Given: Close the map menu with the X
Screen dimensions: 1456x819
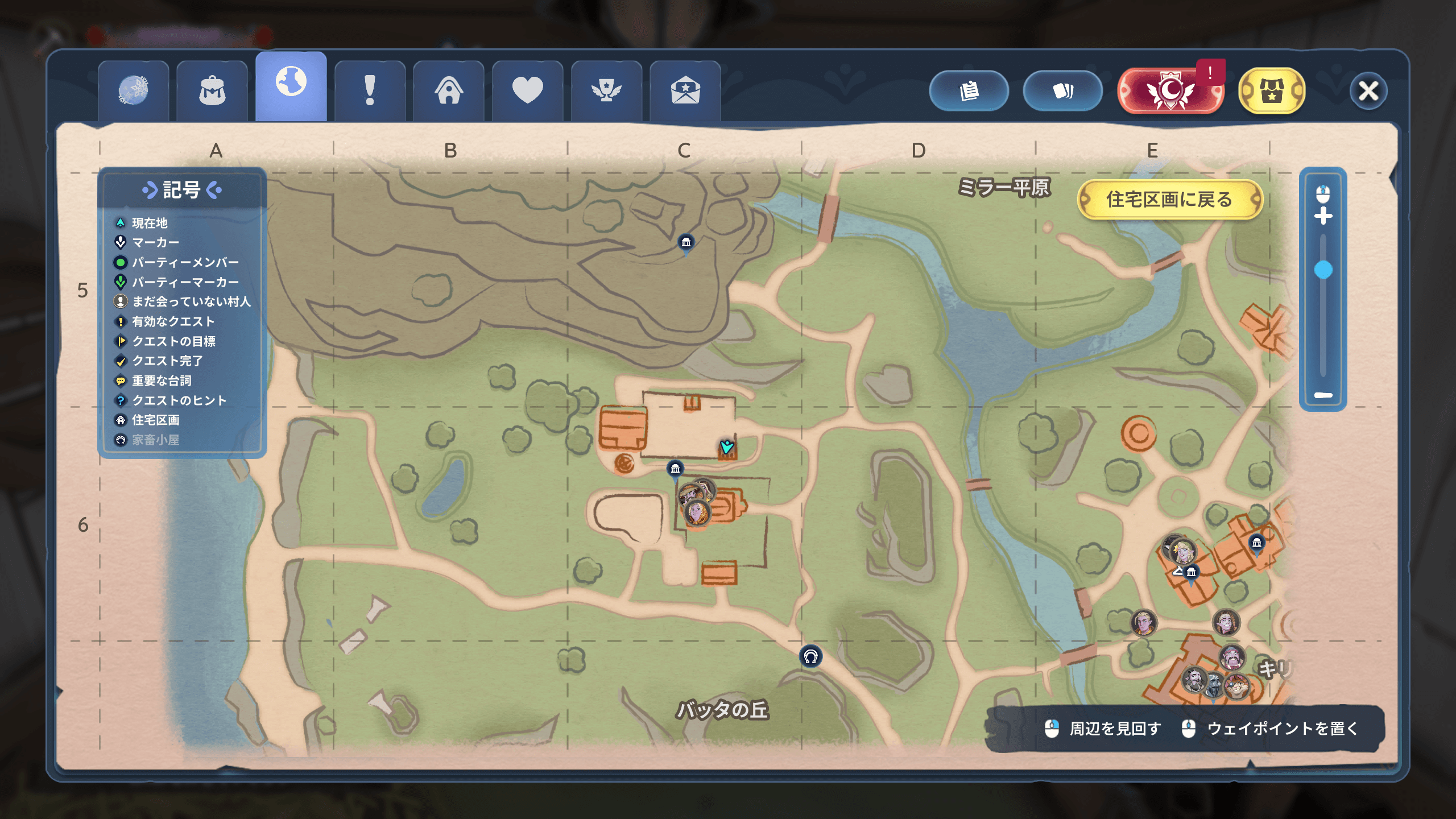Looking at the screenshot, I should [x=1368, y=91].
